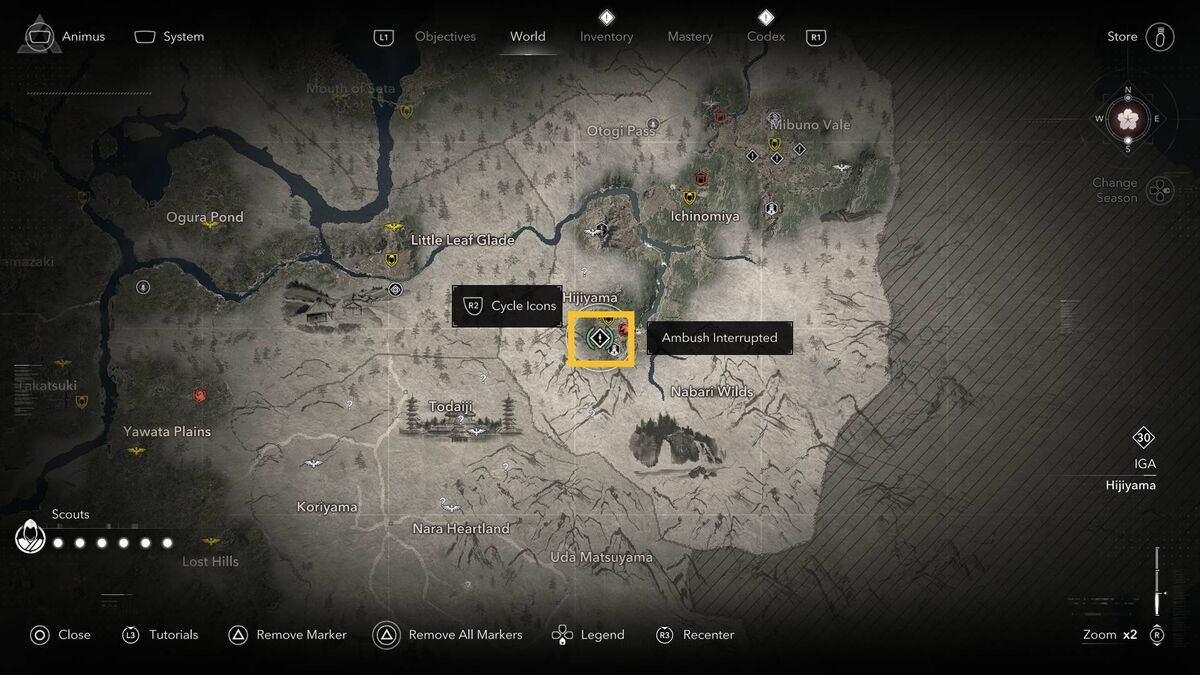Show the map Legend
Viewport: 1200px width, 675px height.
589,635
